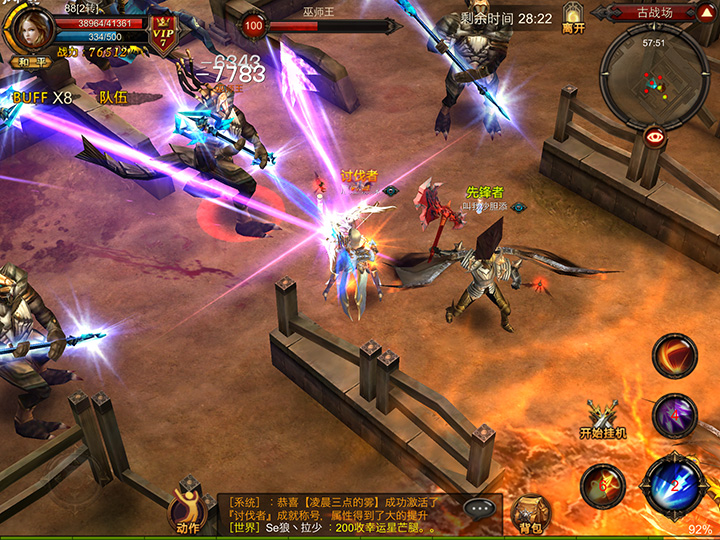Open the 队伍 team panel

[113, 97]
